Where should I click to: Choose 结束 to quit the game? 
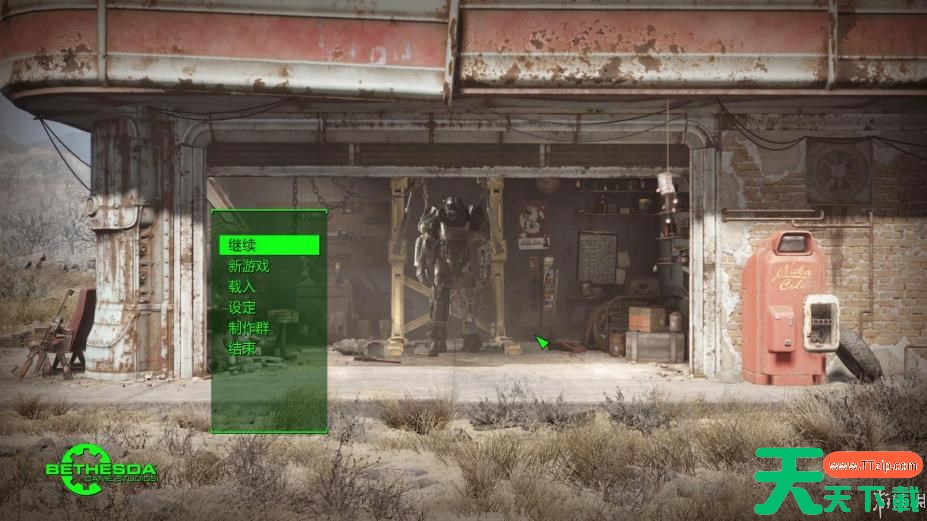[x=242, y=349]
